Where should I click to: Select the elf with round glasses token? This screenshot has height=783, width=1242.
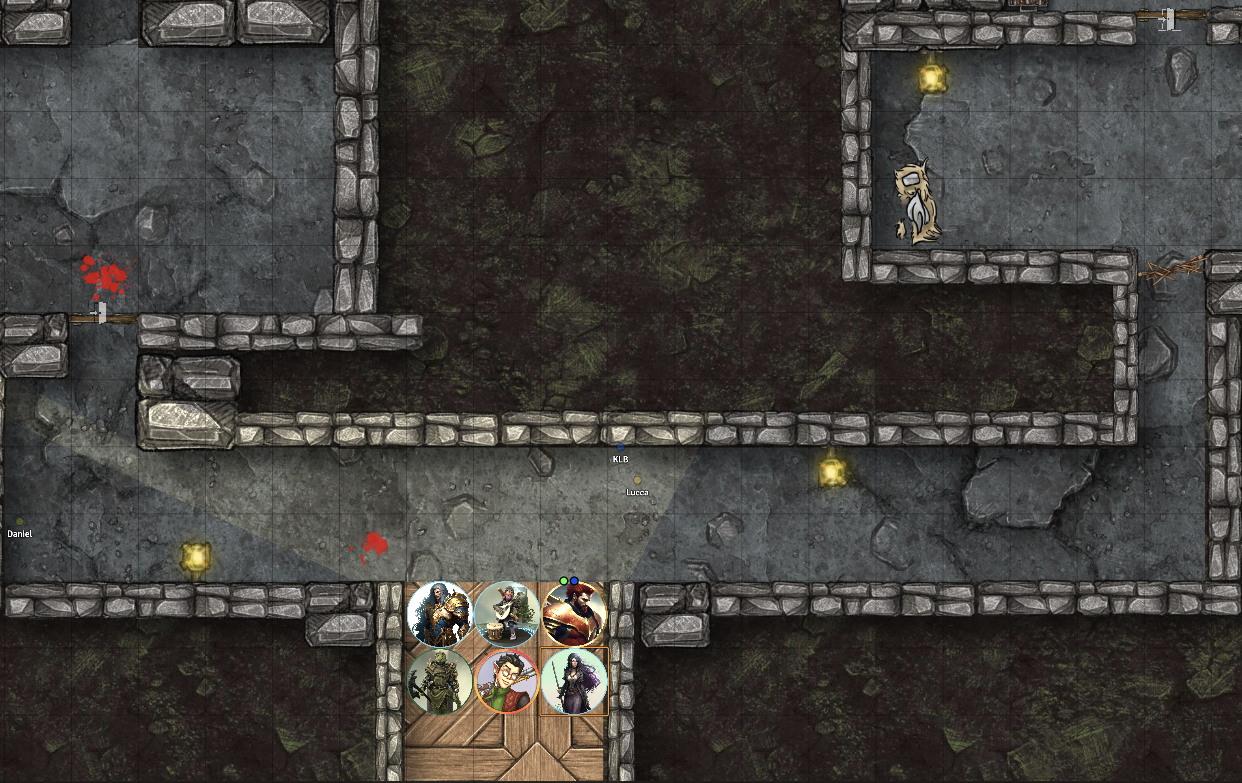[507, 681]
